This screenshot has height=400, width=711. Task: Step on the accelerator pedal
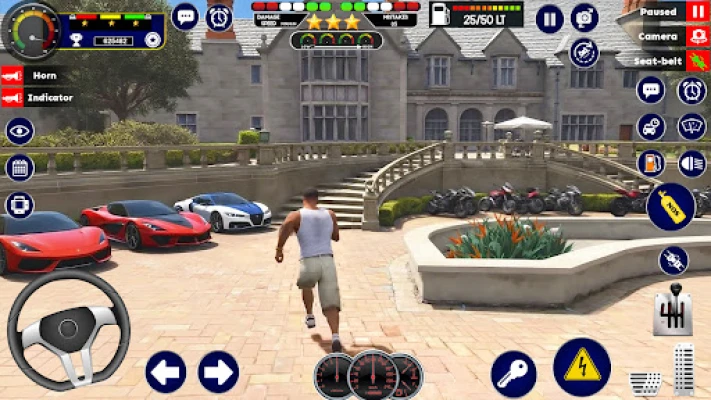684,369
